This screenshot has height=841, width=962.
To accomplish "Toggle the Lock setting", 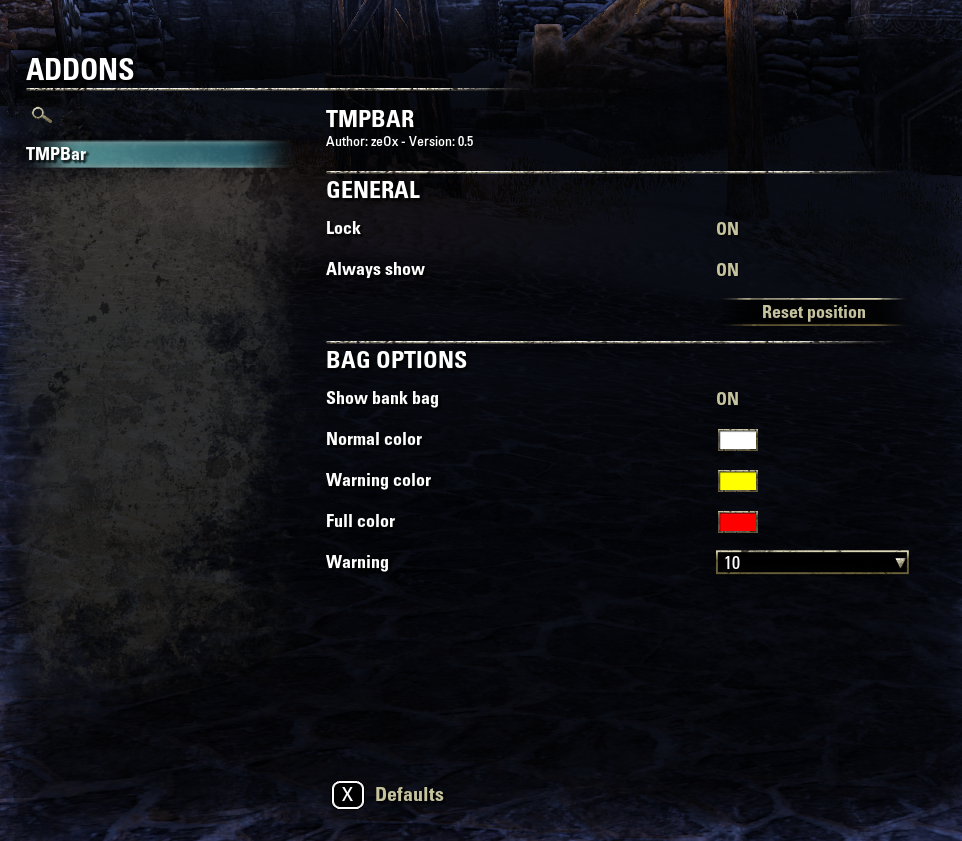I will pos(727,229).
